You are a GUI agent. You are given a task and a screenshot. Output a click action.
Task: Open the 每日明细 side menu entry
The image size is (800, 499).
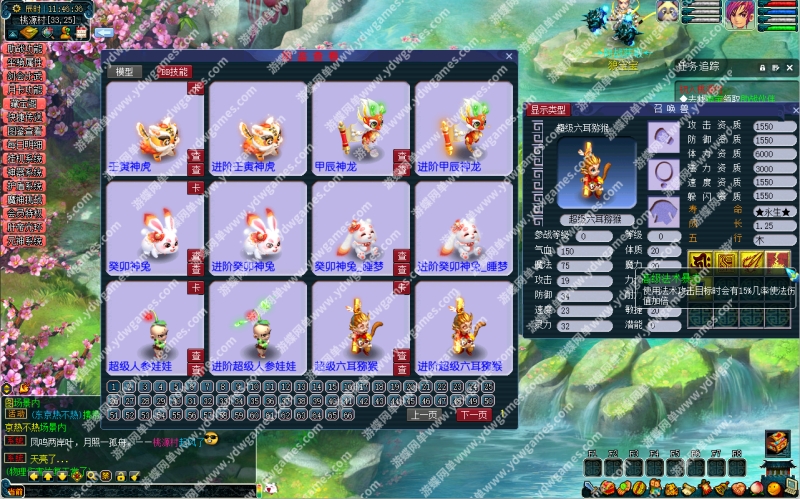pos(25,144)
